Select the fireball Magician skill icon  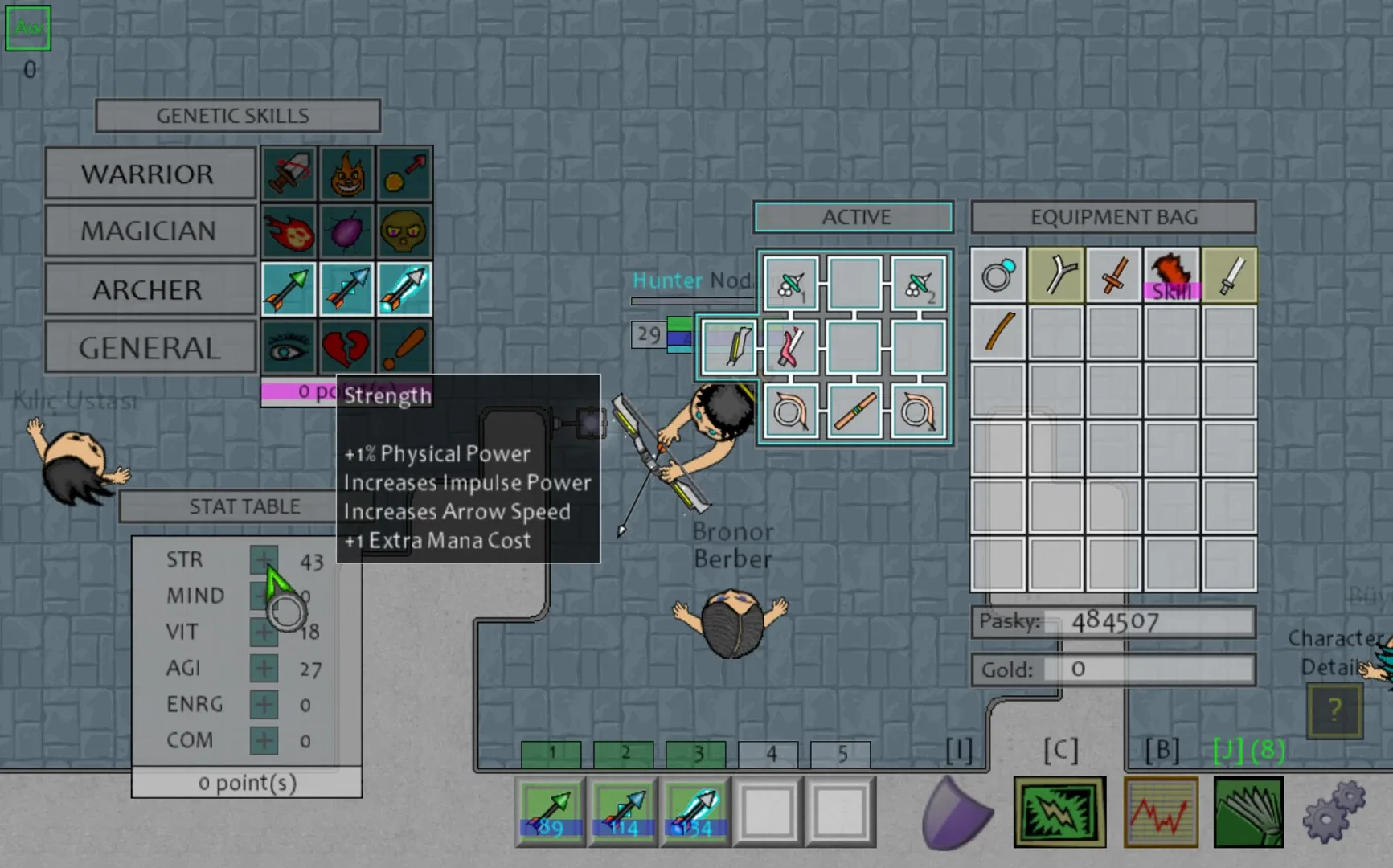pyautogui.click(x=287, y=231)
